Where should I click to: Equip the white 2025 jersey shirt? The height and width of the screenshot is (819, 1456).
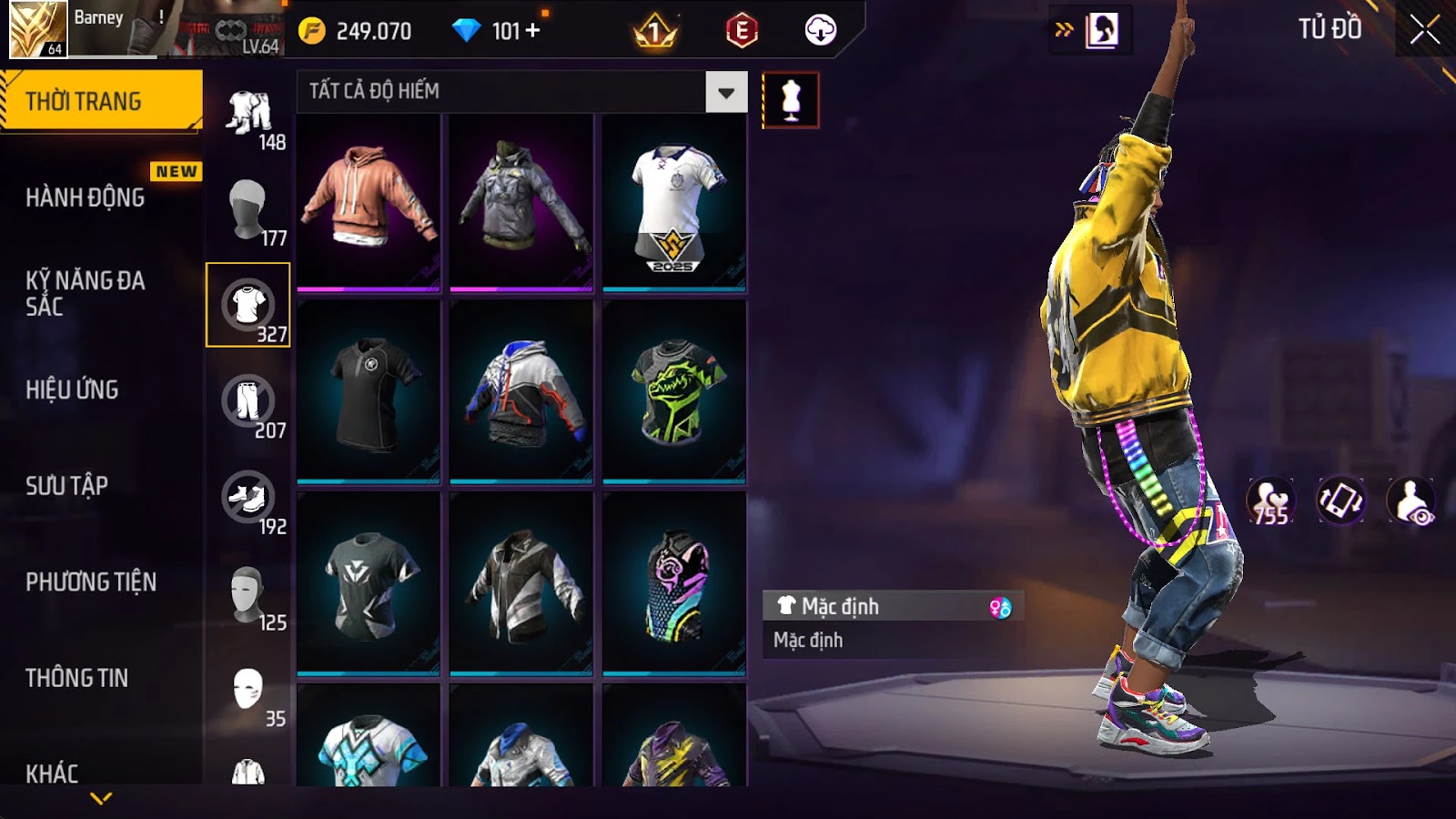673,201
